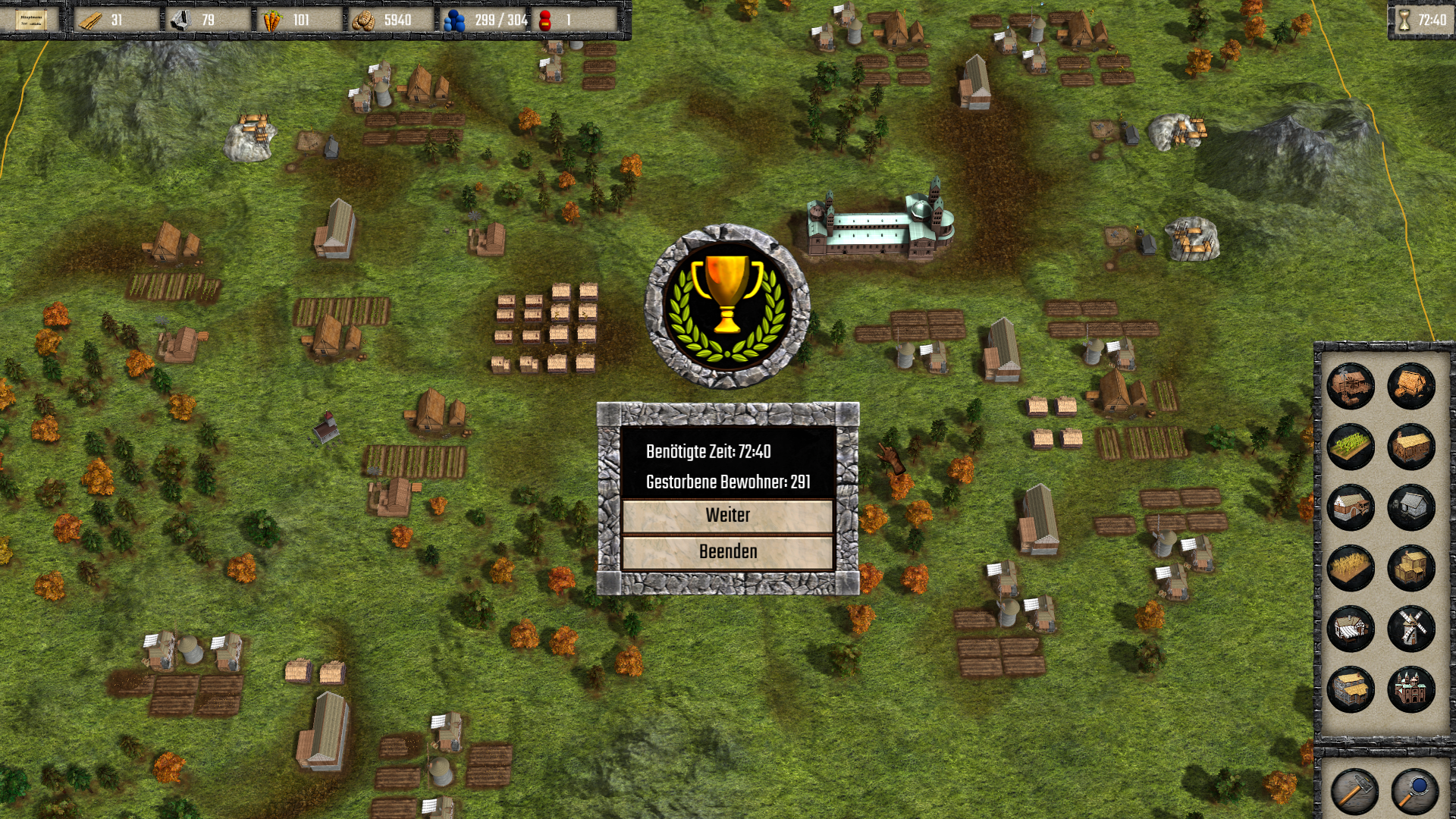Choose Beenden to end the game
This screenshot has height=819, width=1456.
pyautogui.click(x=727, y=552)
